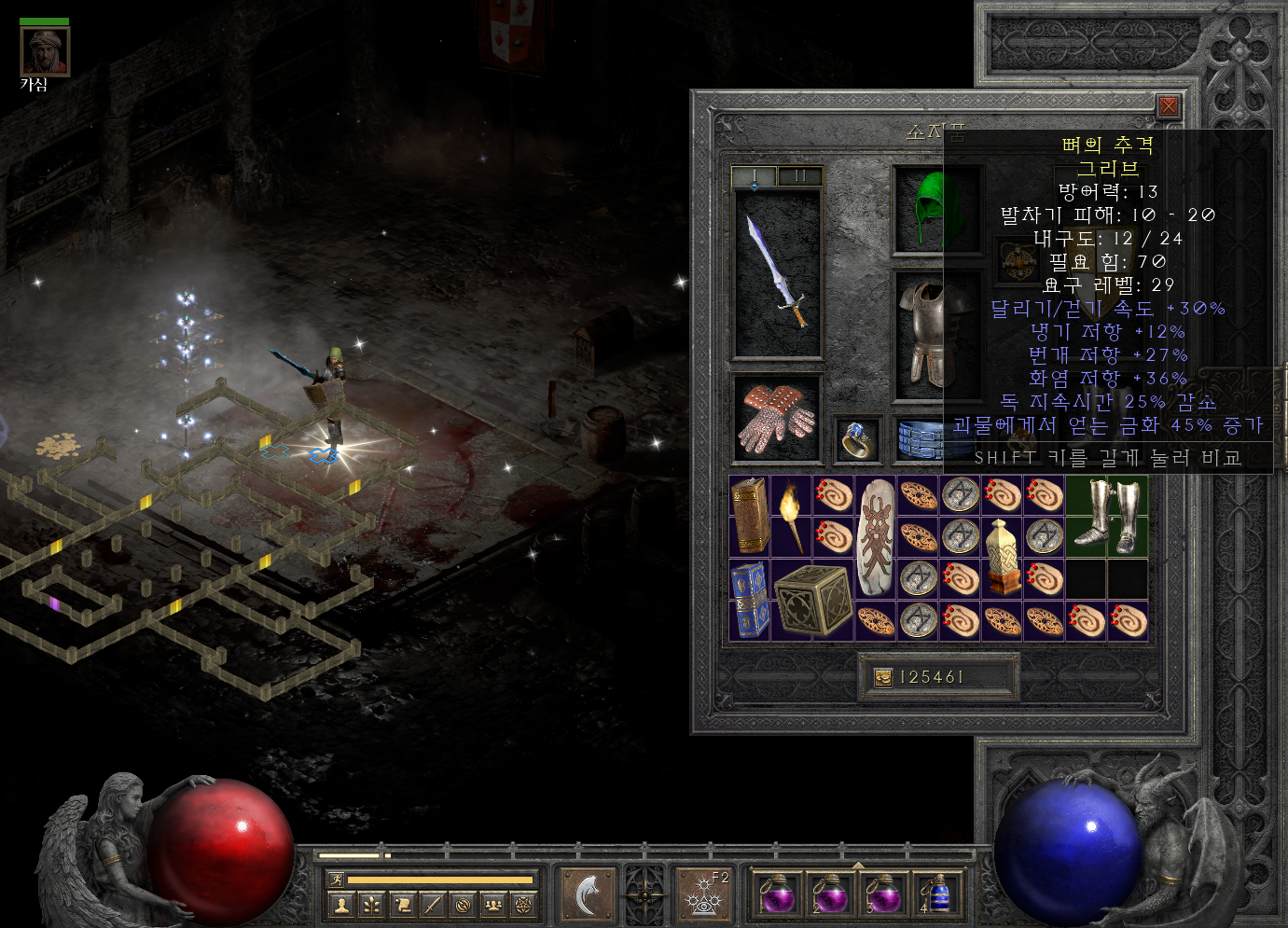Close the inventory panel with the X

pyautogui.click(x=1168, y=106)
